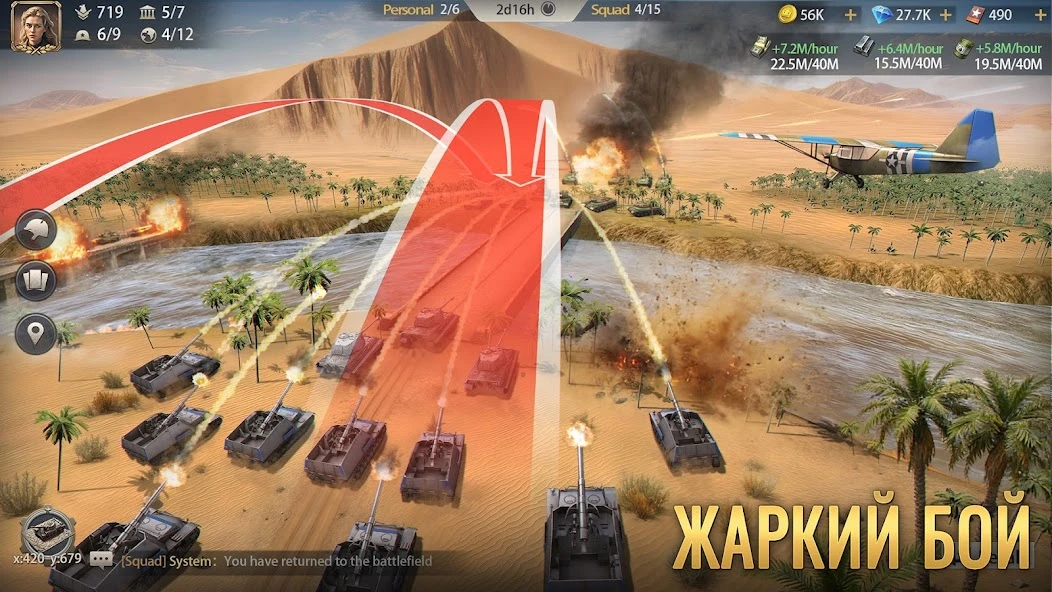
Task: Tap the chat speech bubble icon
Action: click(x=101, y=561)
